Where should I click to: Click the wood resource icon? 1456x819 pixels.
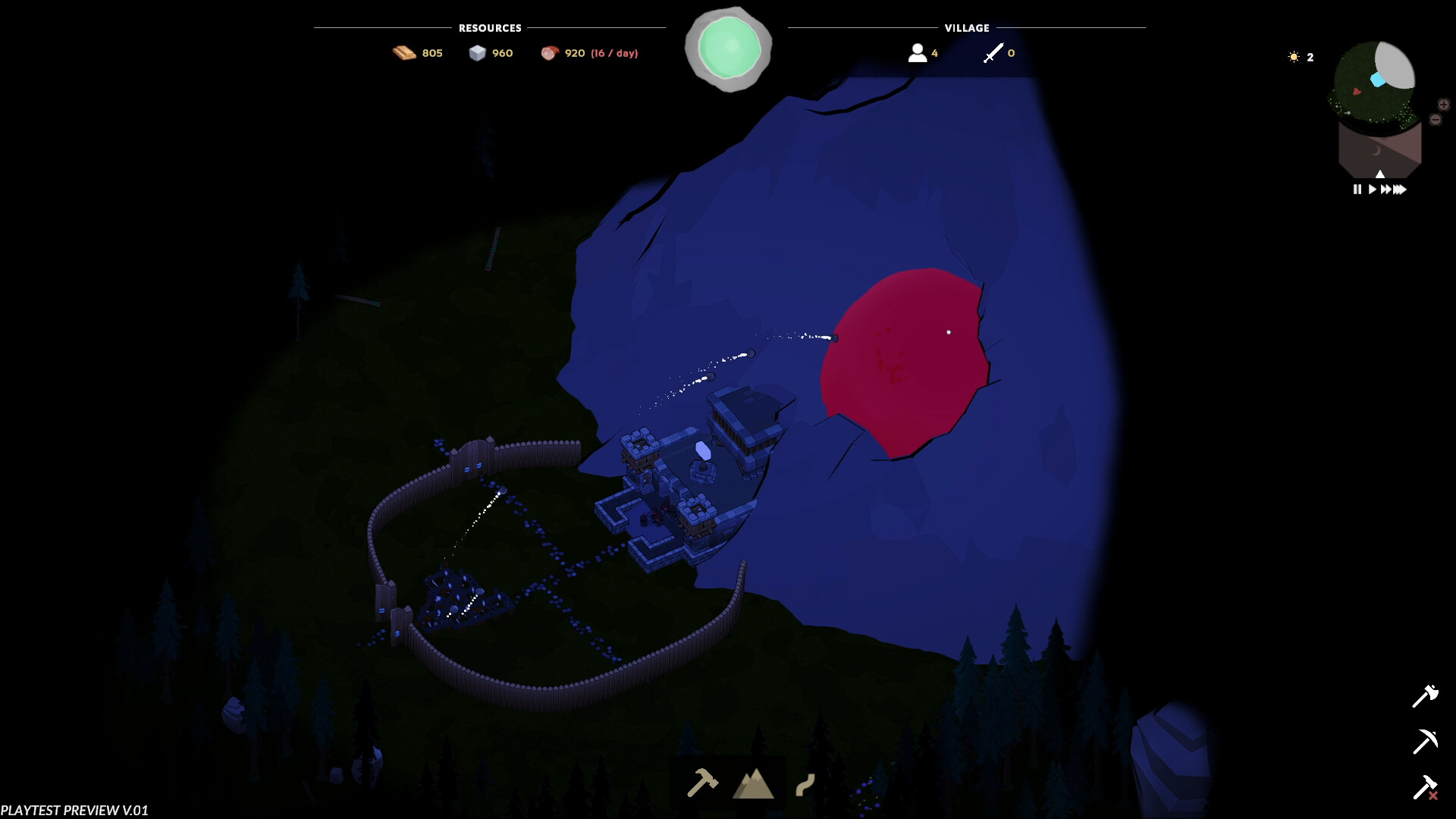point(403,52)
